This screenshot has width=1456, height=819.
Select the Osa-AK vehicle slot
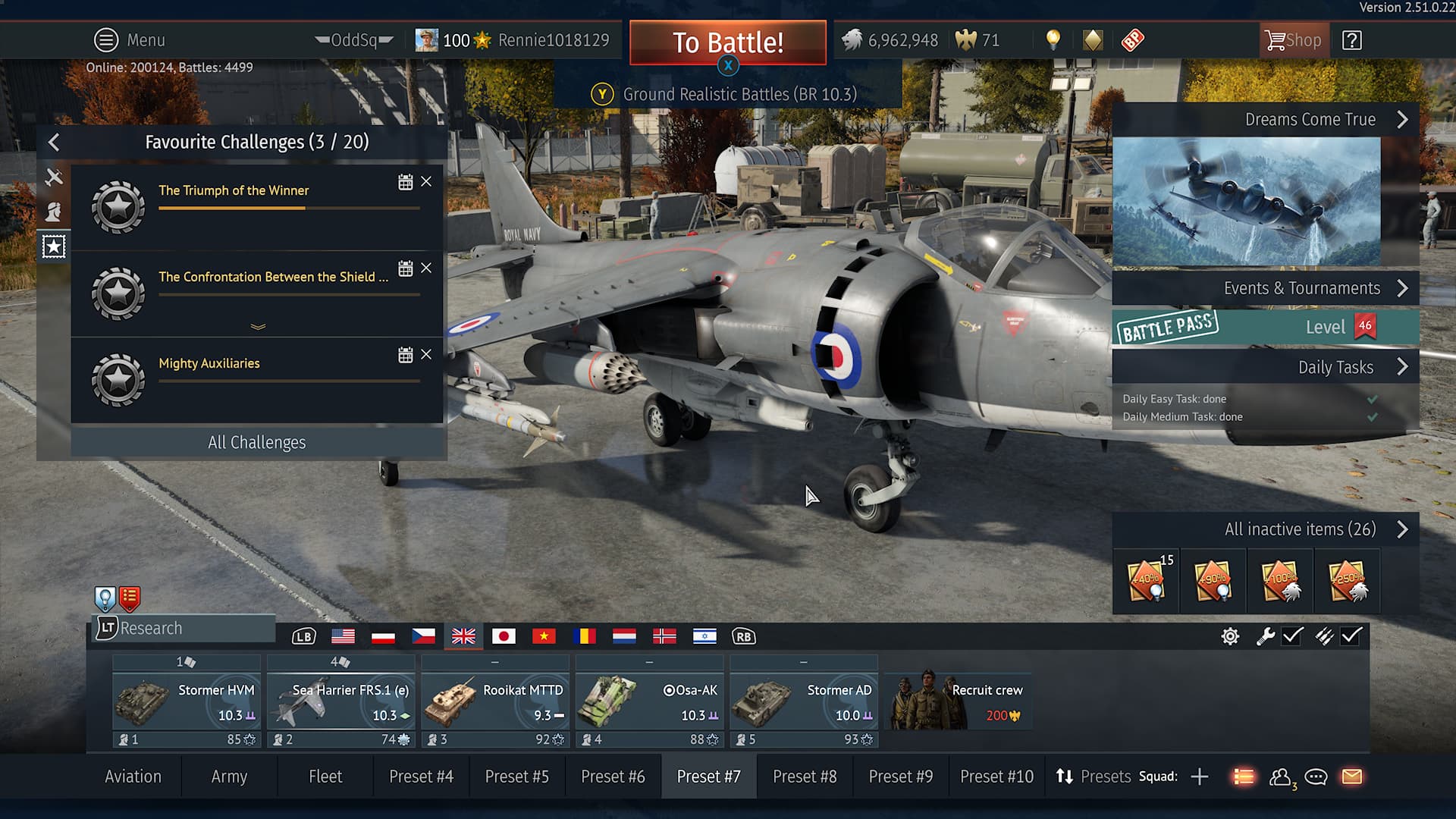pos(650,702)
